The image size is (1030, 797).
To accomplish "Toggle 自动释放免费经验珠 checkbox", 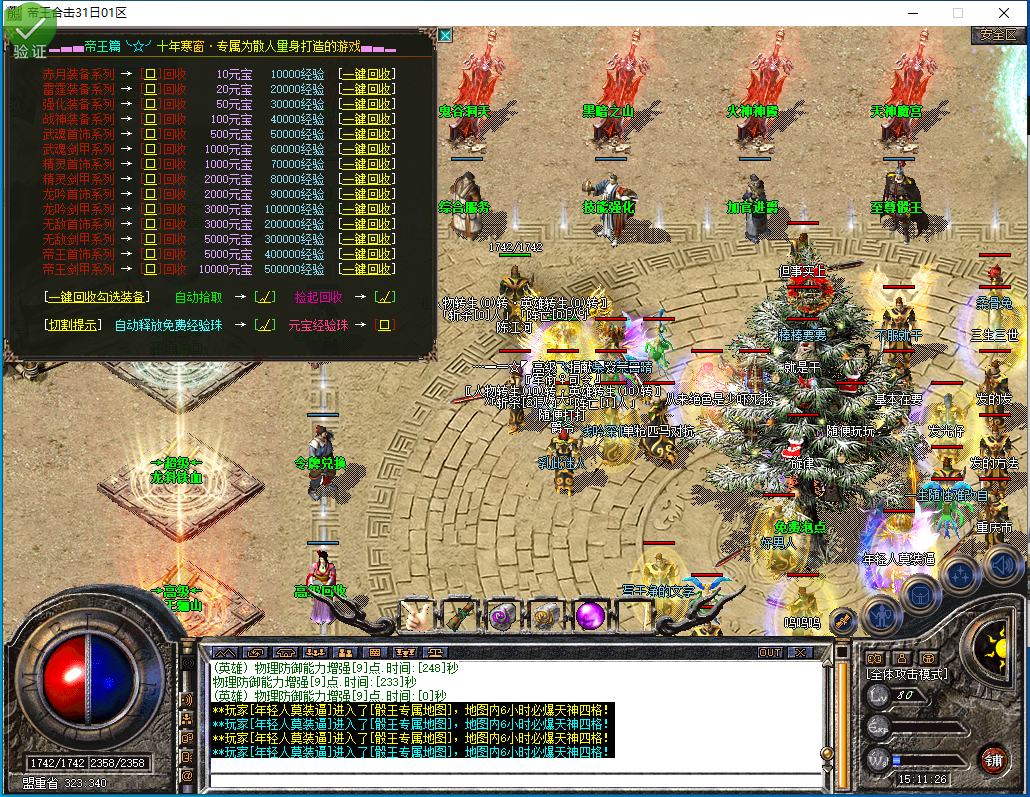I will 264,325.
